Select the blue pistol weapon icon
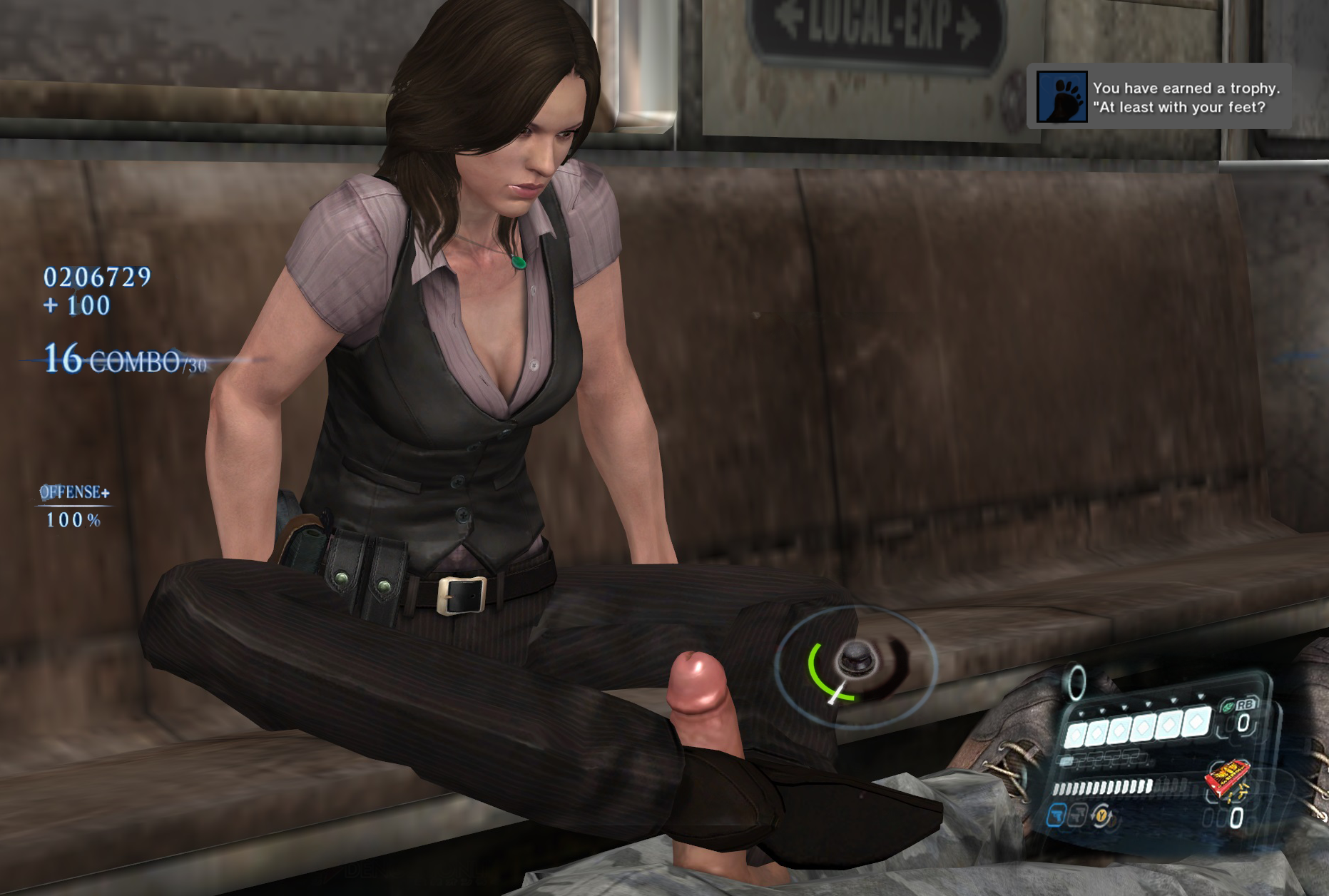The width and height of the screenshot is (1329, 896). 1057,814
